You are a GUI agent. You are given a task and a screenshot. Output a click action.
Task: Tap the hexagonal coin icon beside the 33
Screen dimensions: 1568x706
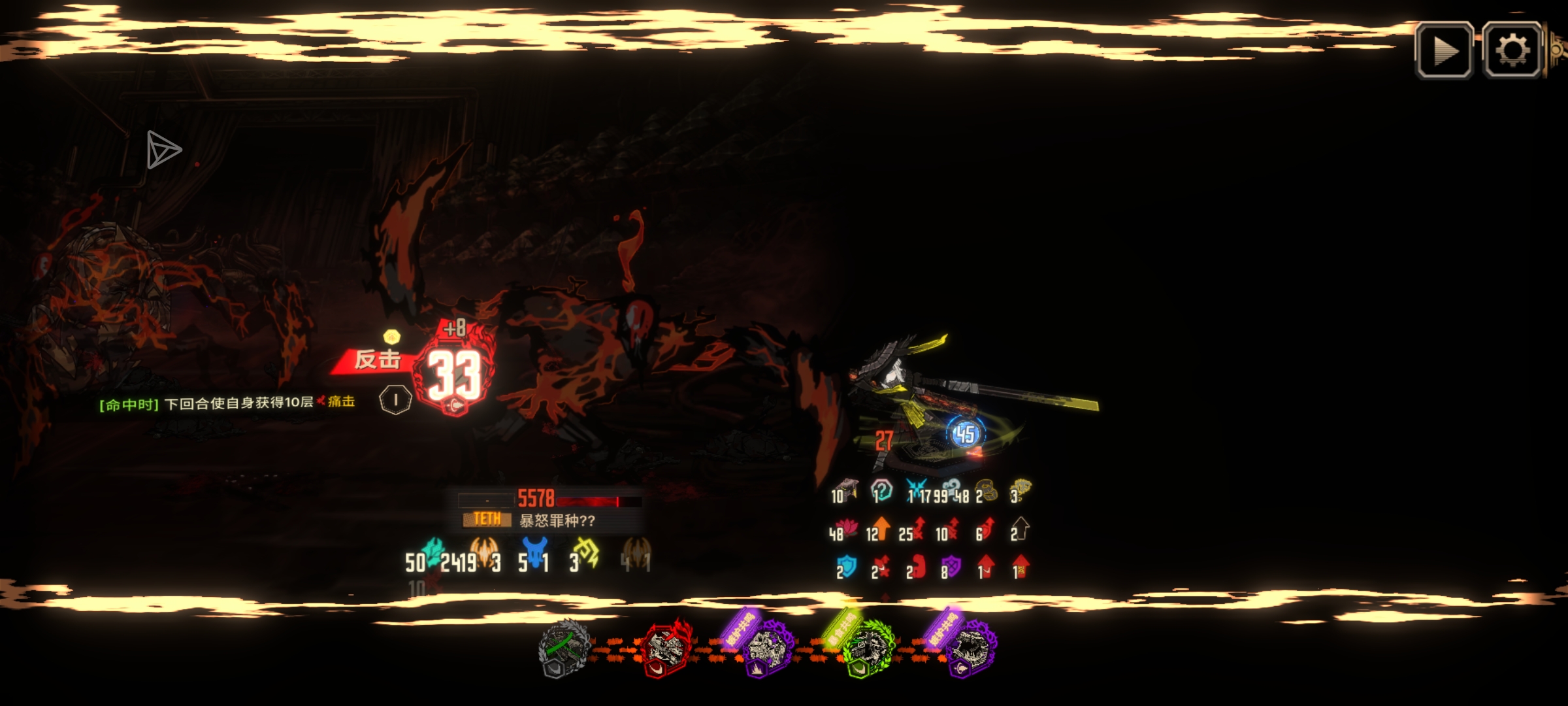[x=395, y=399]
